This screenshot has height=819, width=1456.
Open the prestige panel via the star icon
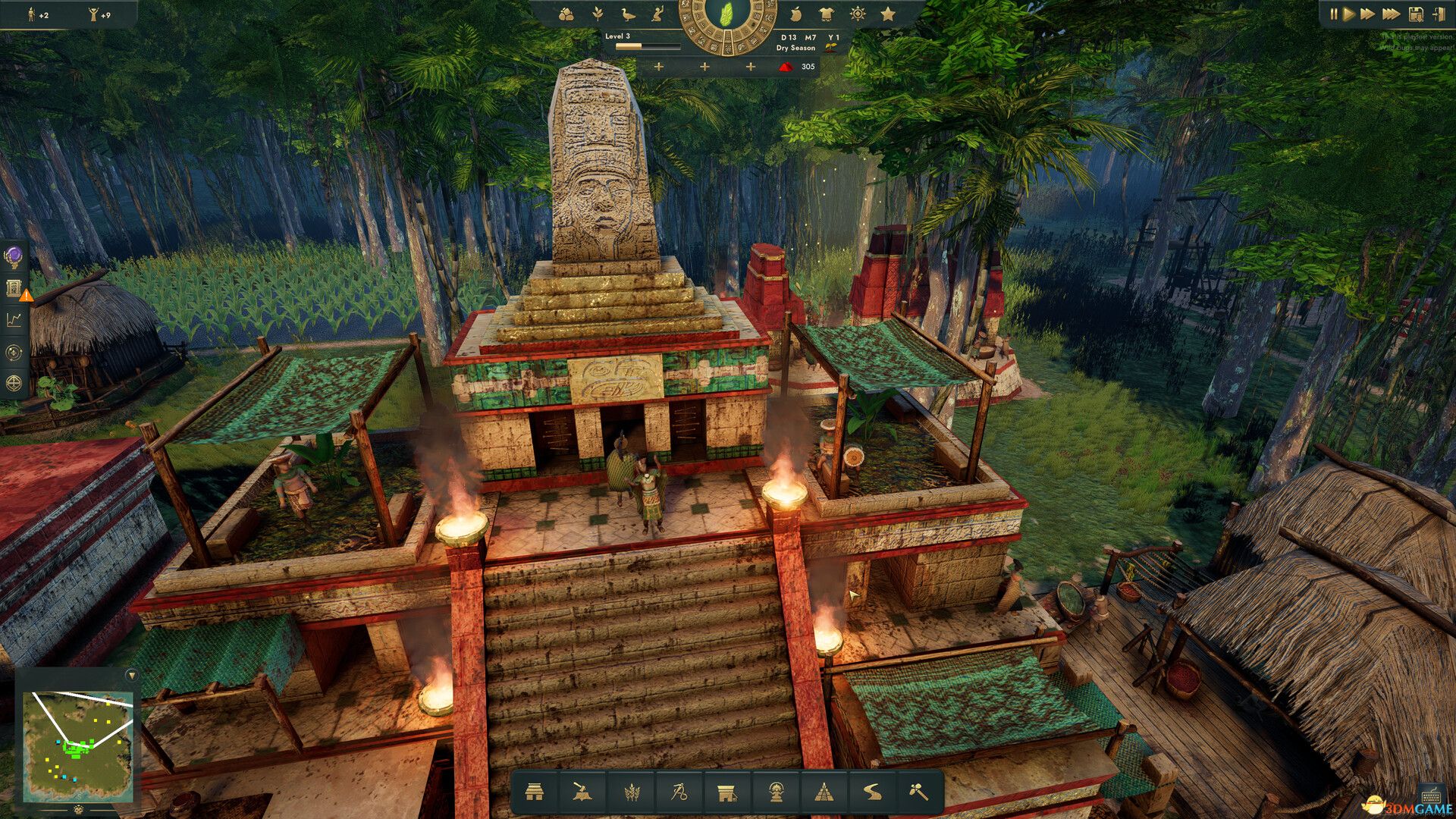(x=889, y=14)
